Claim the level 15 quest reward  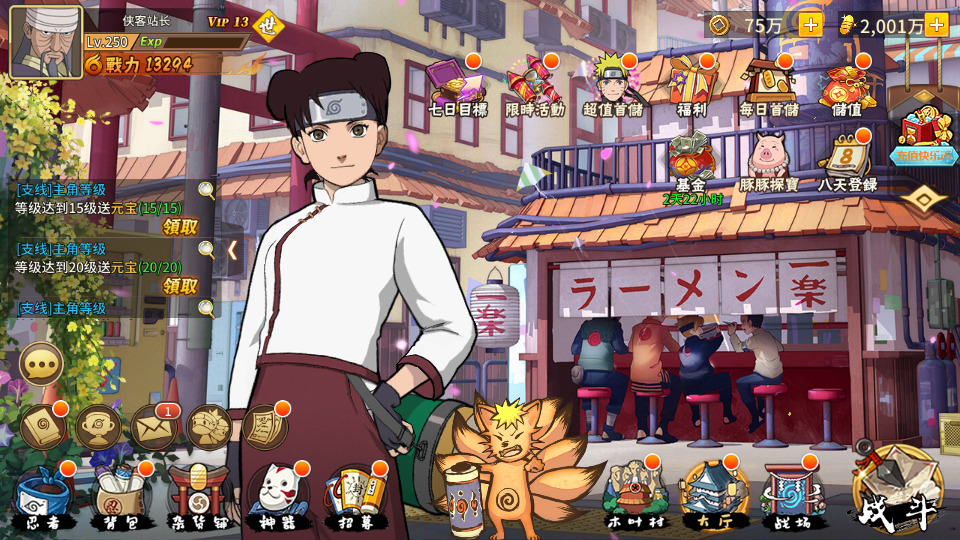click(x=181, y=227)
